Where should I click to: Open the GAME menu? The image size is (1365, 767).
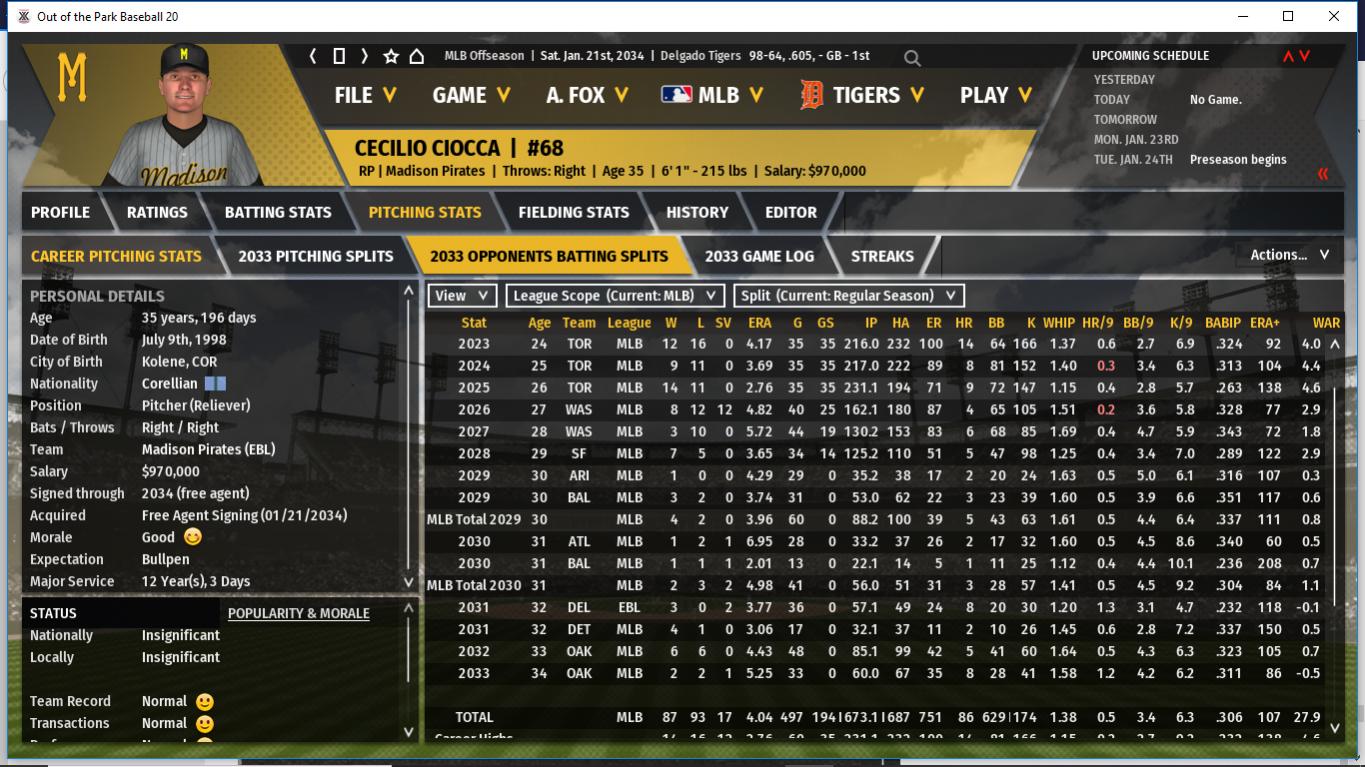point(471,95)
